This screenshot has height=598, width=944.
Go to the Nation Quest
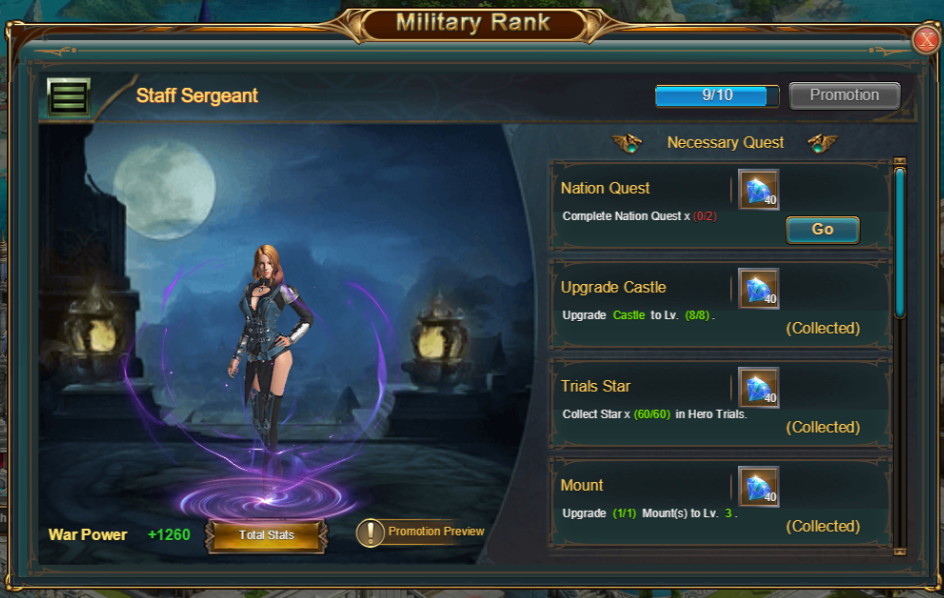(822, 229)
